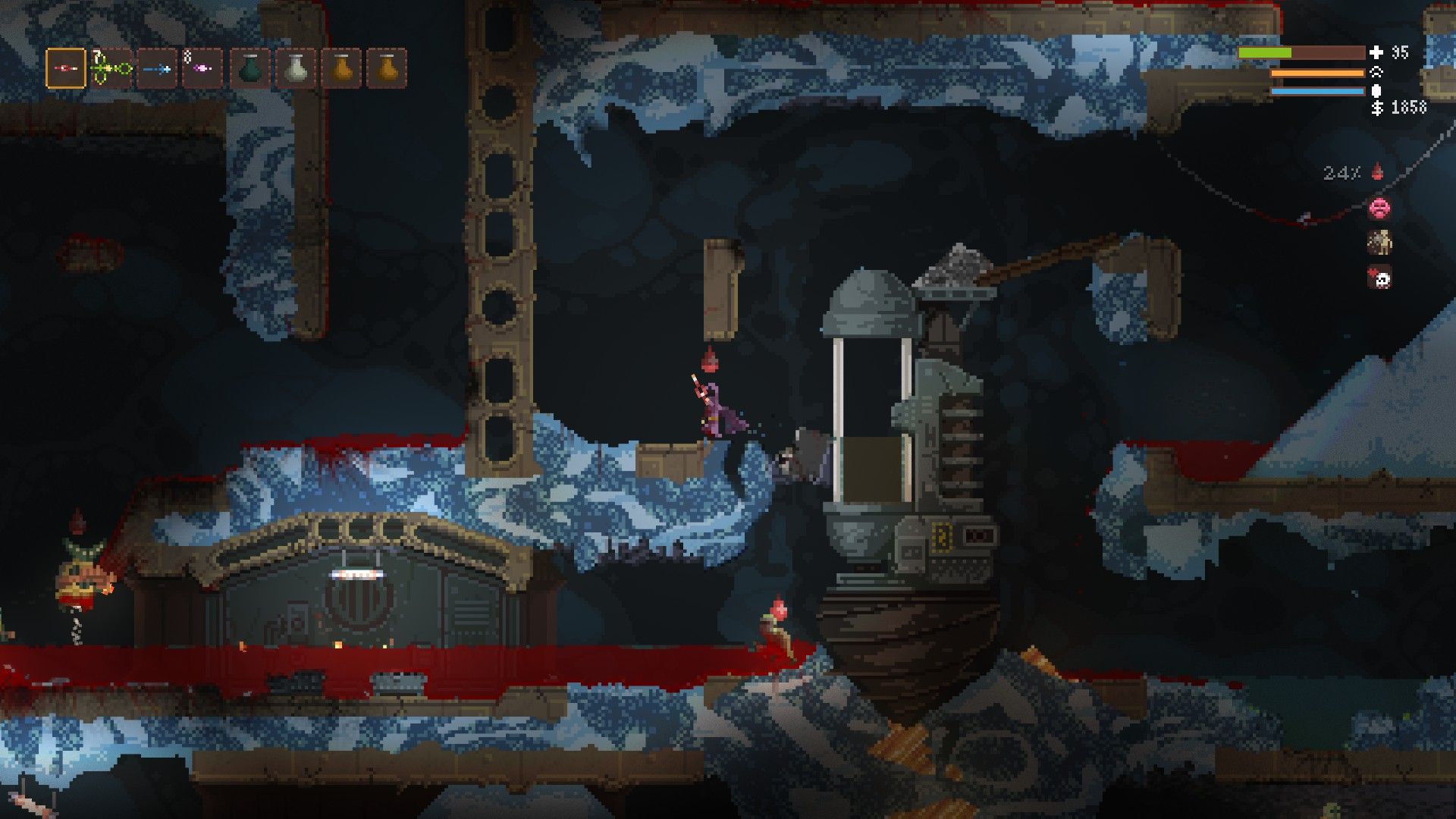Select the dark green potion flask
This screenshot has height=819, width=1456.
coord(248,68)
